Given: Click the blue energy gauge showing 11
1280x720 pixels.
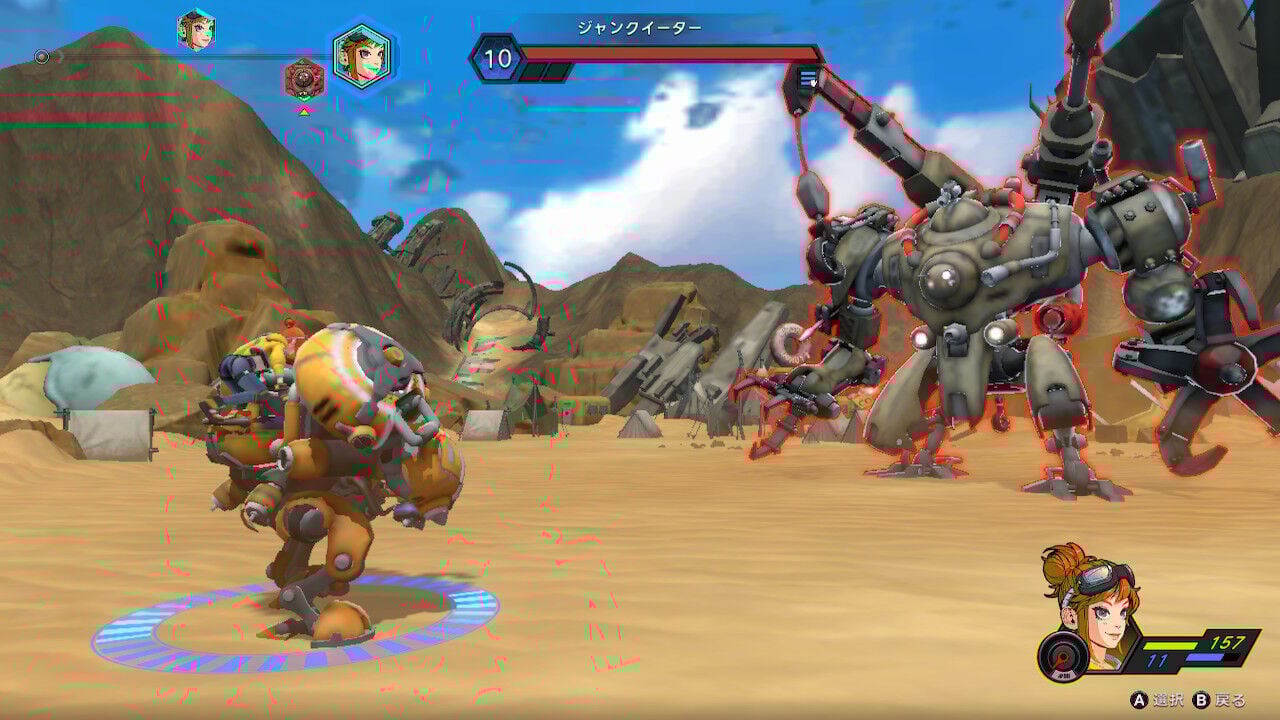Looking at the screenshot, I should point(1206,656).
